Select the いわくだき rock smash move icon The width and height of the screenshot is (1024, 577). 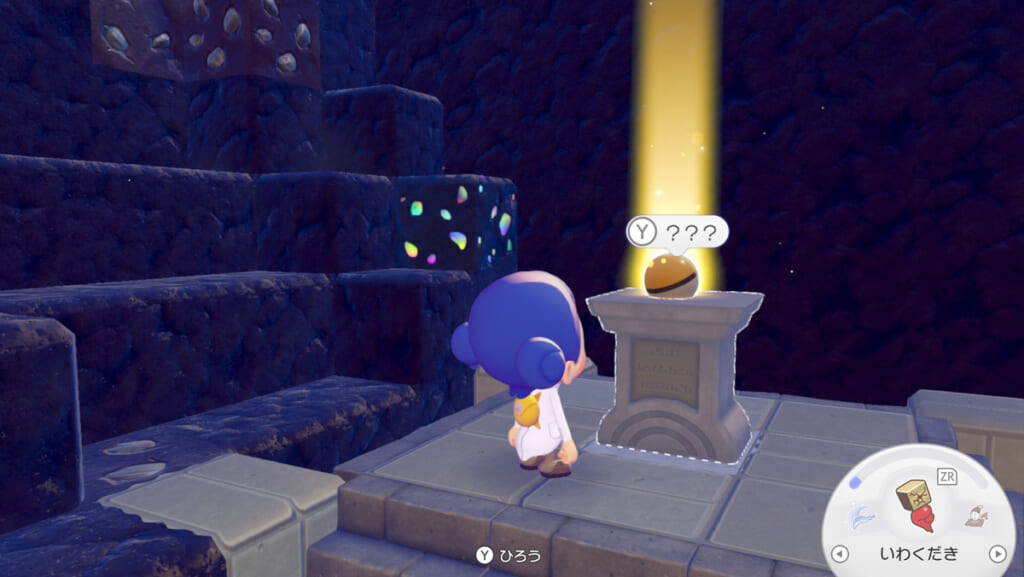[916, 506]
